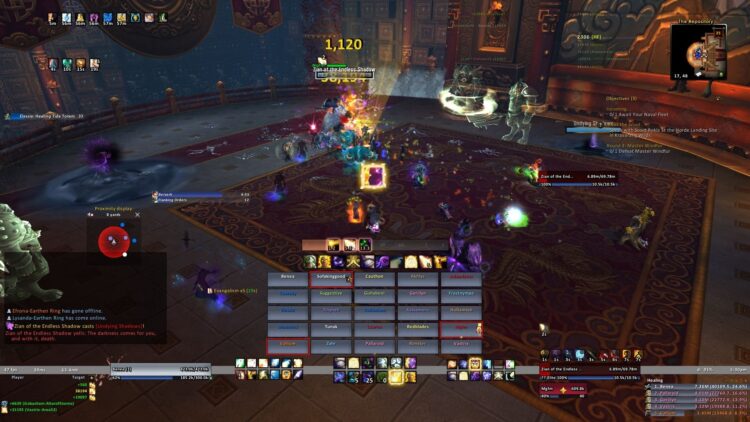Select Tunak's raid frame
Image resolution: width=750 pixels, height=422 pixels.
point(330,327)
